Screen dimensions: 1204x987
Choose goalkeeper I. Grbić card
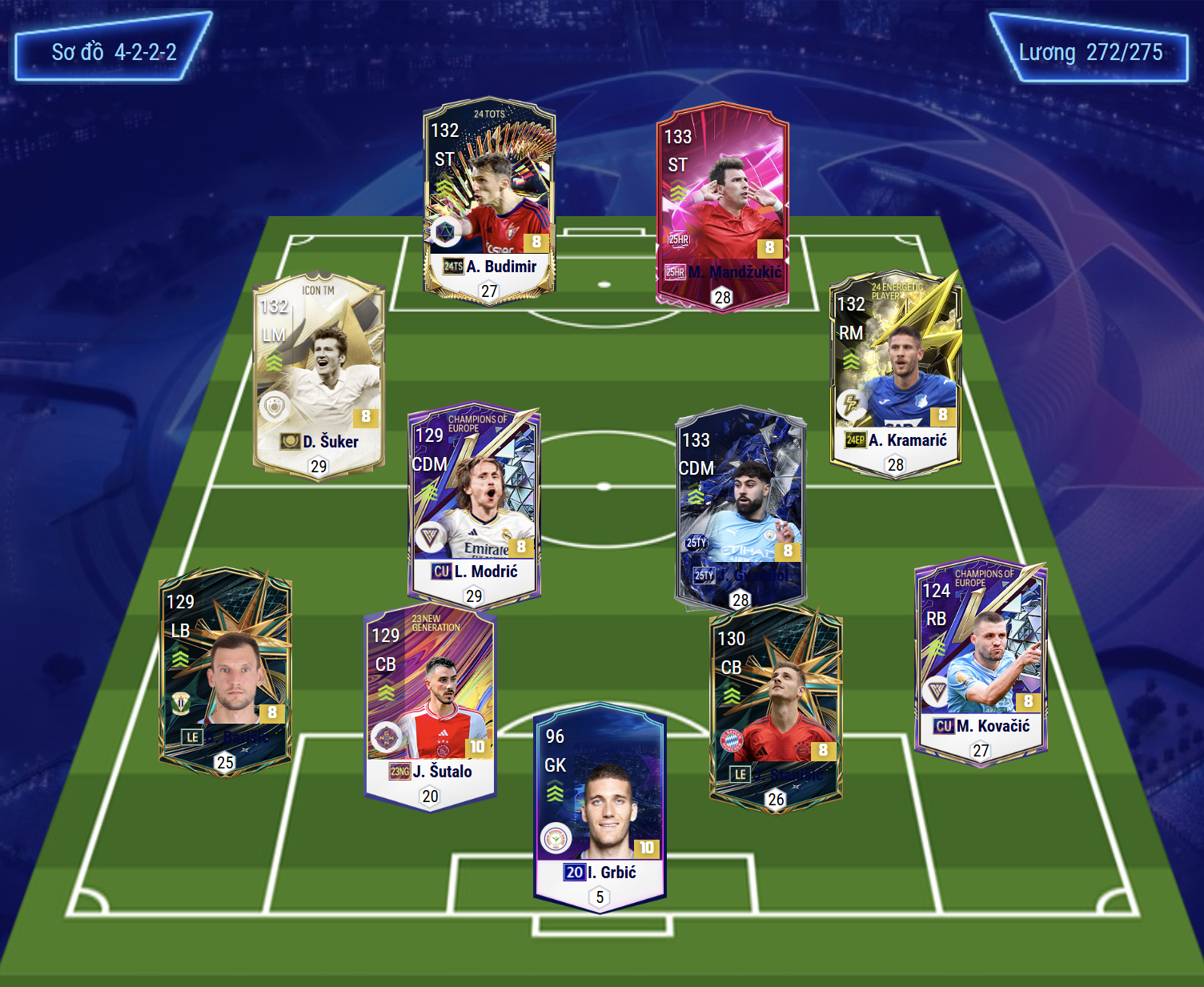pos(600,807)
